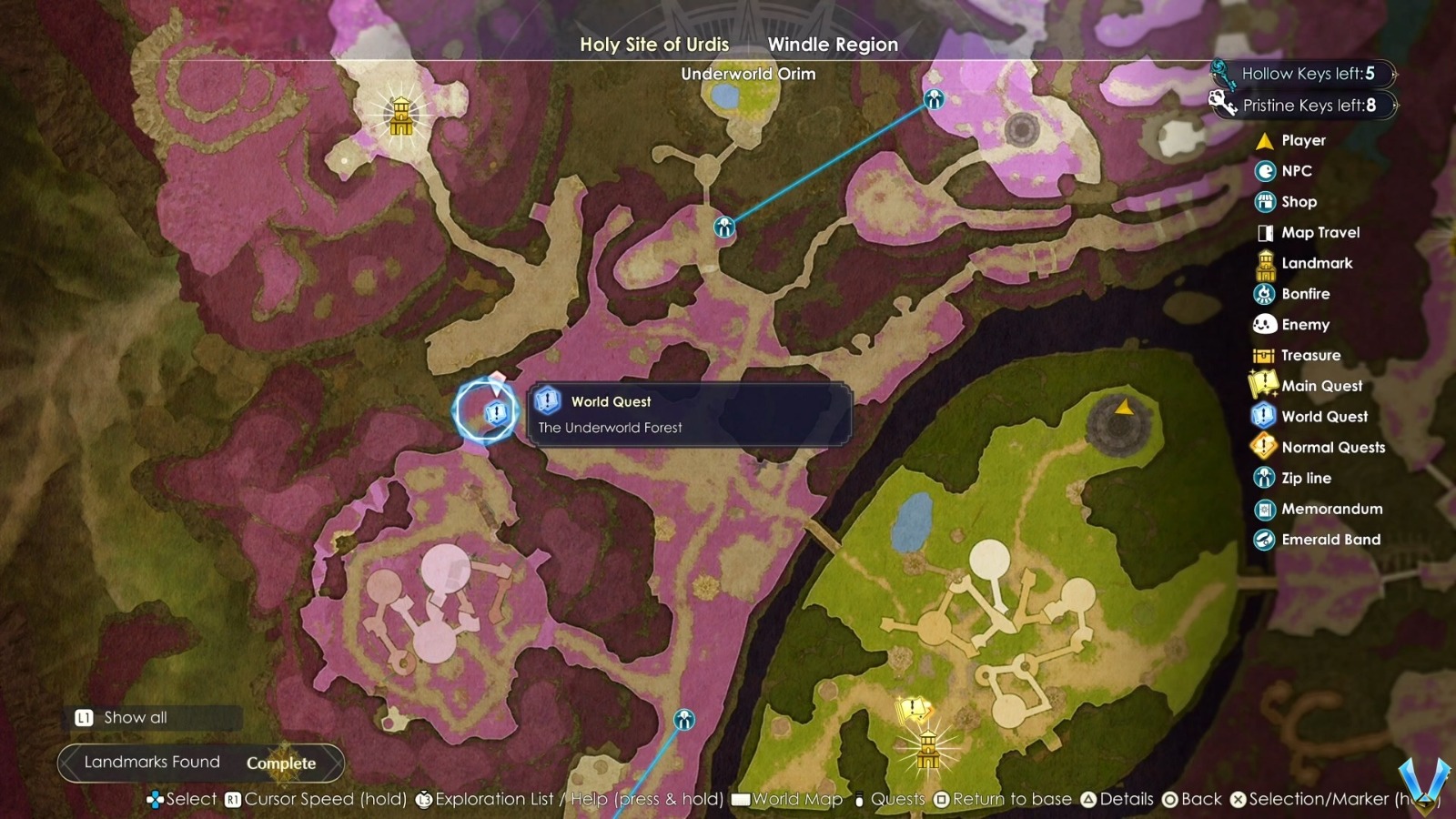Pick the Bonfire legend entry
Screen dimensions: 1456x819
(x=1305, y=294)
